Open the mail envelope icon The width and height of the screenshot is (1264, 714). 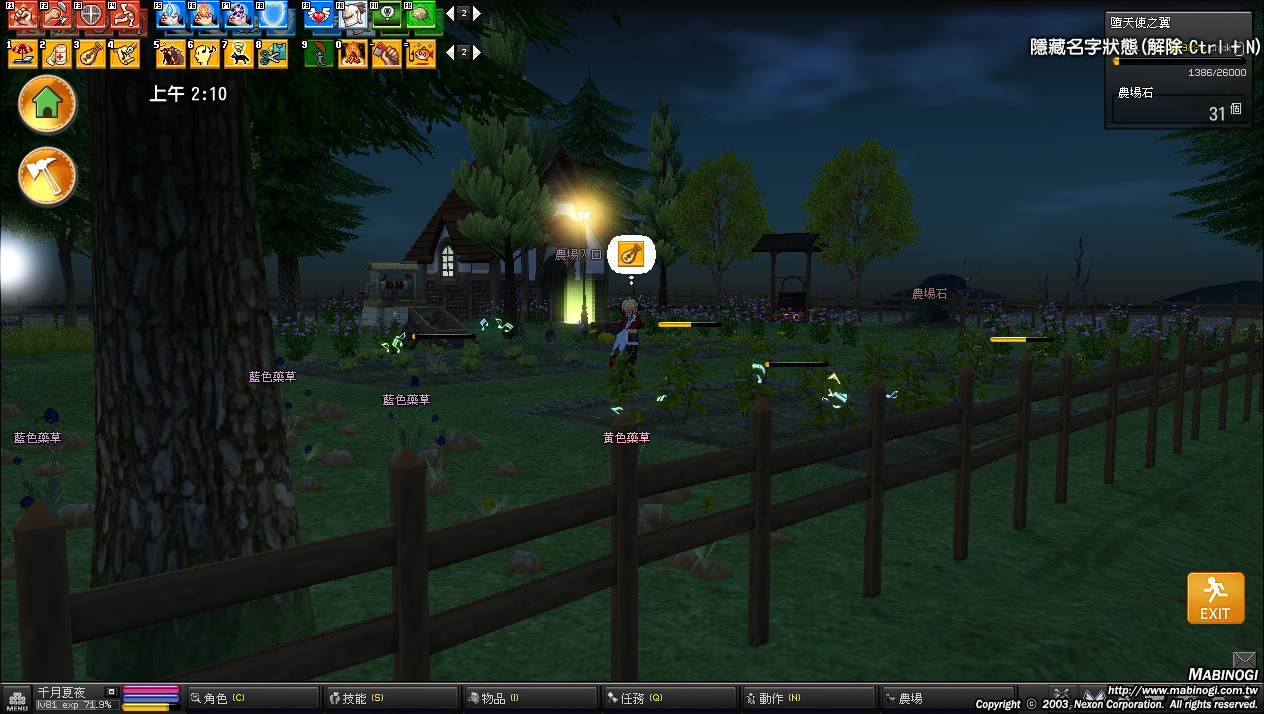click(1243, 659)
